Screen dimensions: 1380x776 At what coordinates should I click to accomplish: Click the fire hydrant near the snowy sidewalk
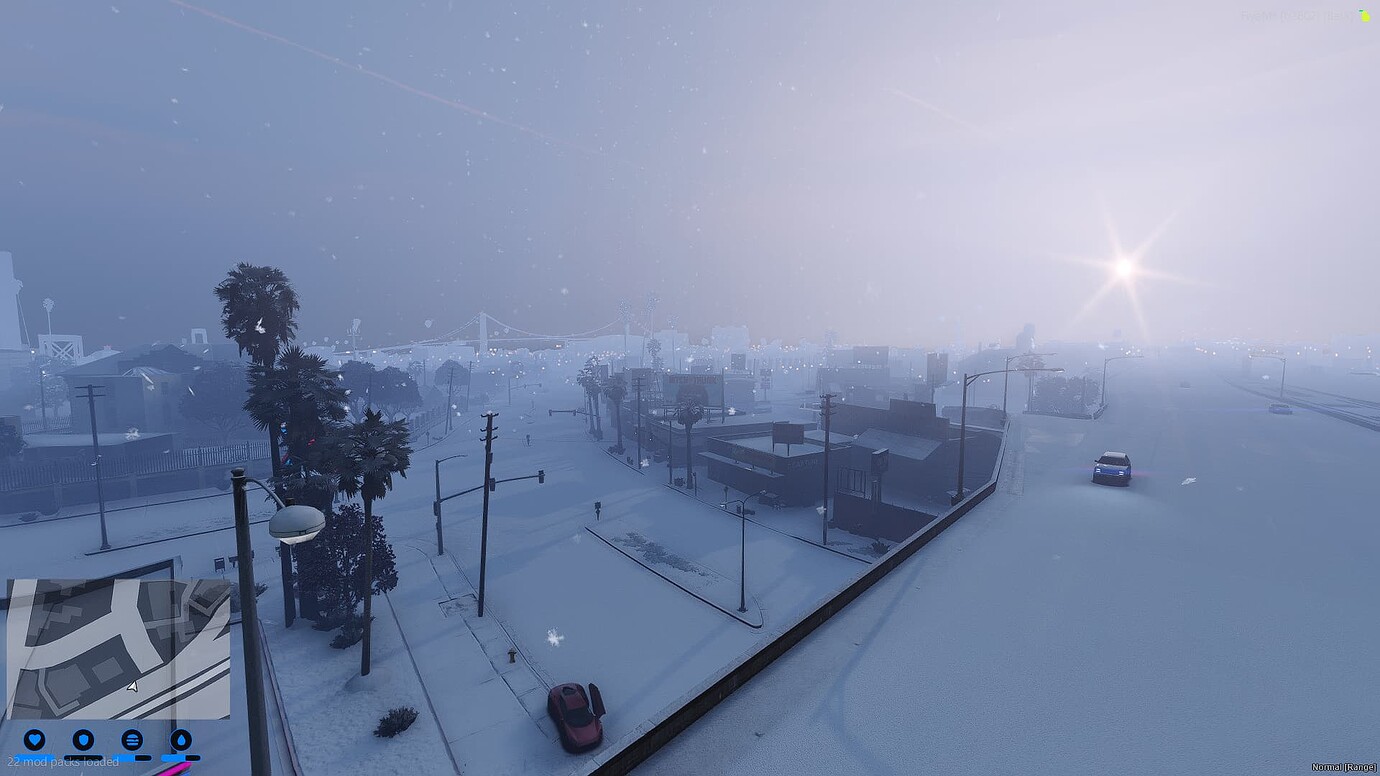point(512,655)
